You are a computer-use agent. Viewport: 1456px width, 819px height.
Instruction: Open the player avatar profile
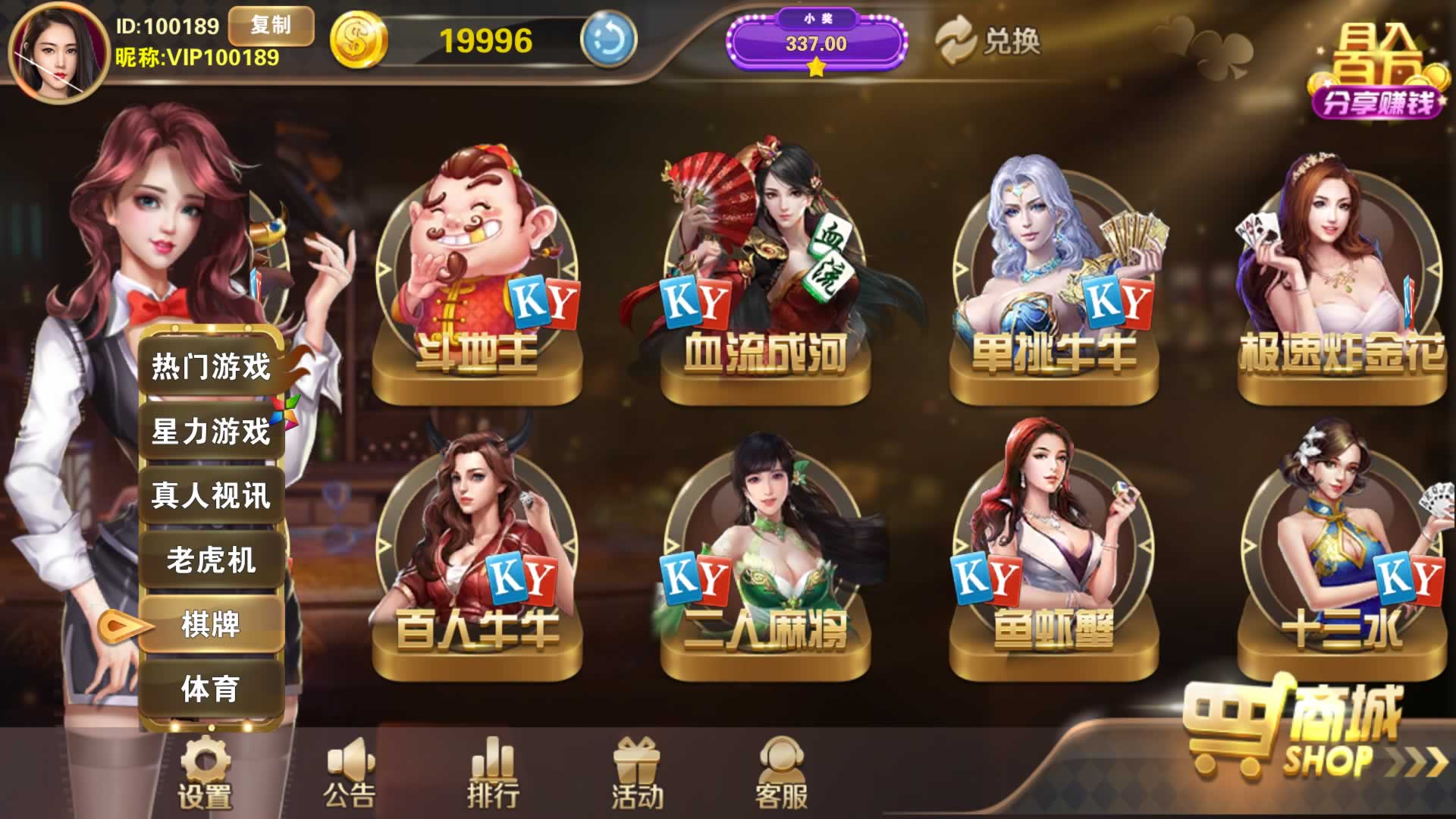coord(58,52)
